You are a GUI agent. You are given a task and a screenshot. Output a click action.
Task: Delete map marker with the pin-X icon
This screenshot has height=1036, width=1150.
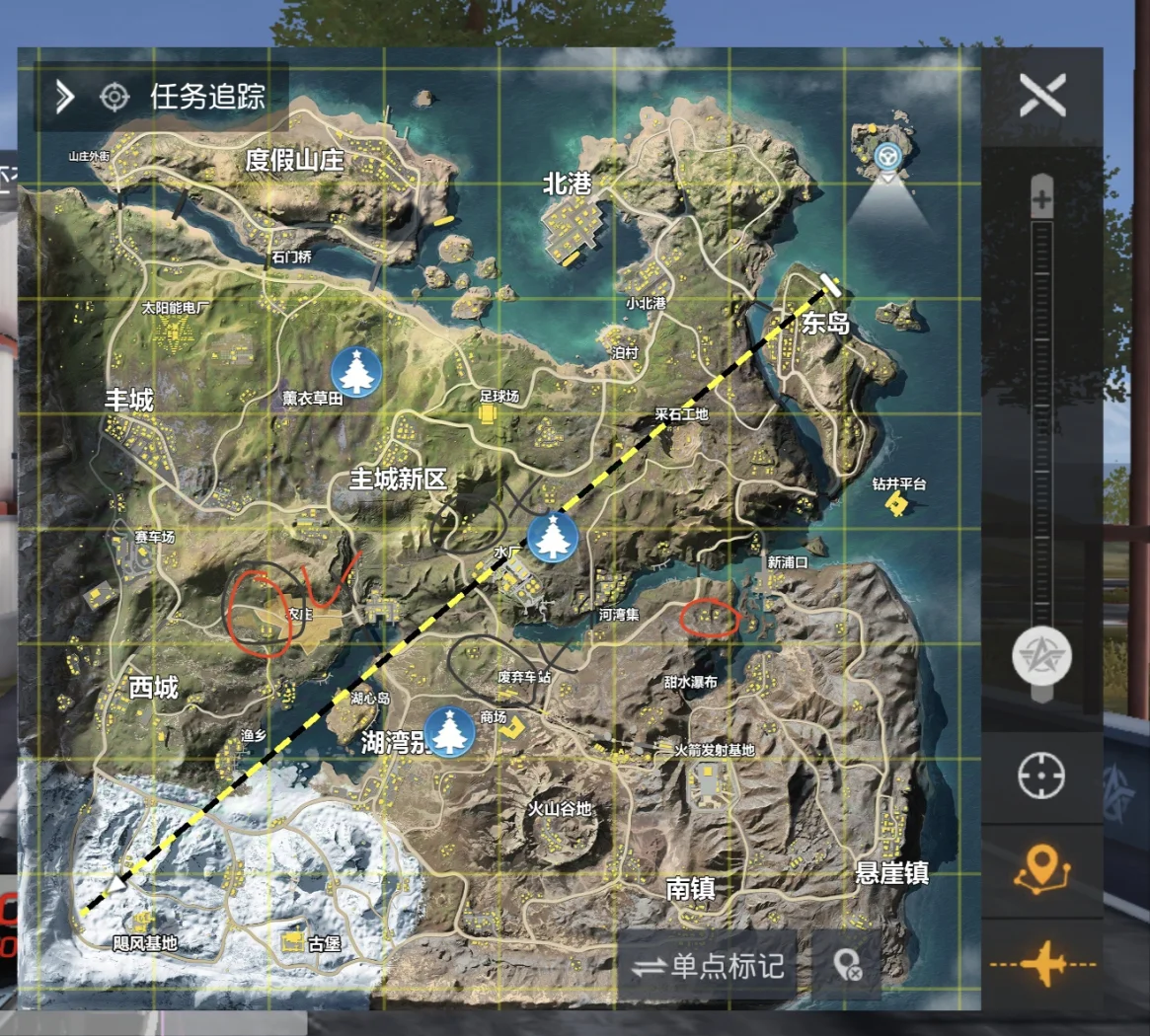tap(847, 966)
